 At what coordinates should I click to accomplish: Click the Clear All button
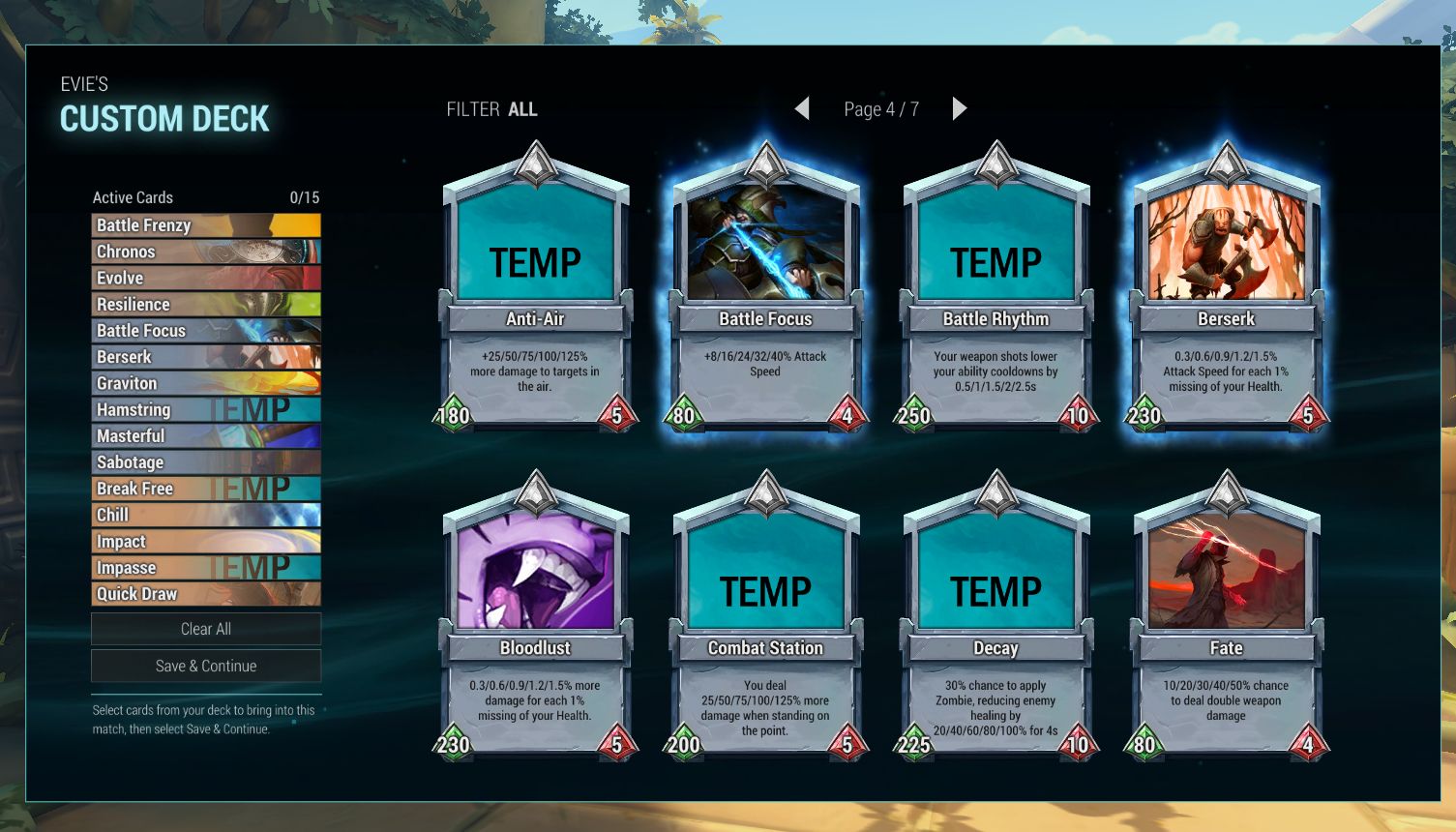[206, 629]
